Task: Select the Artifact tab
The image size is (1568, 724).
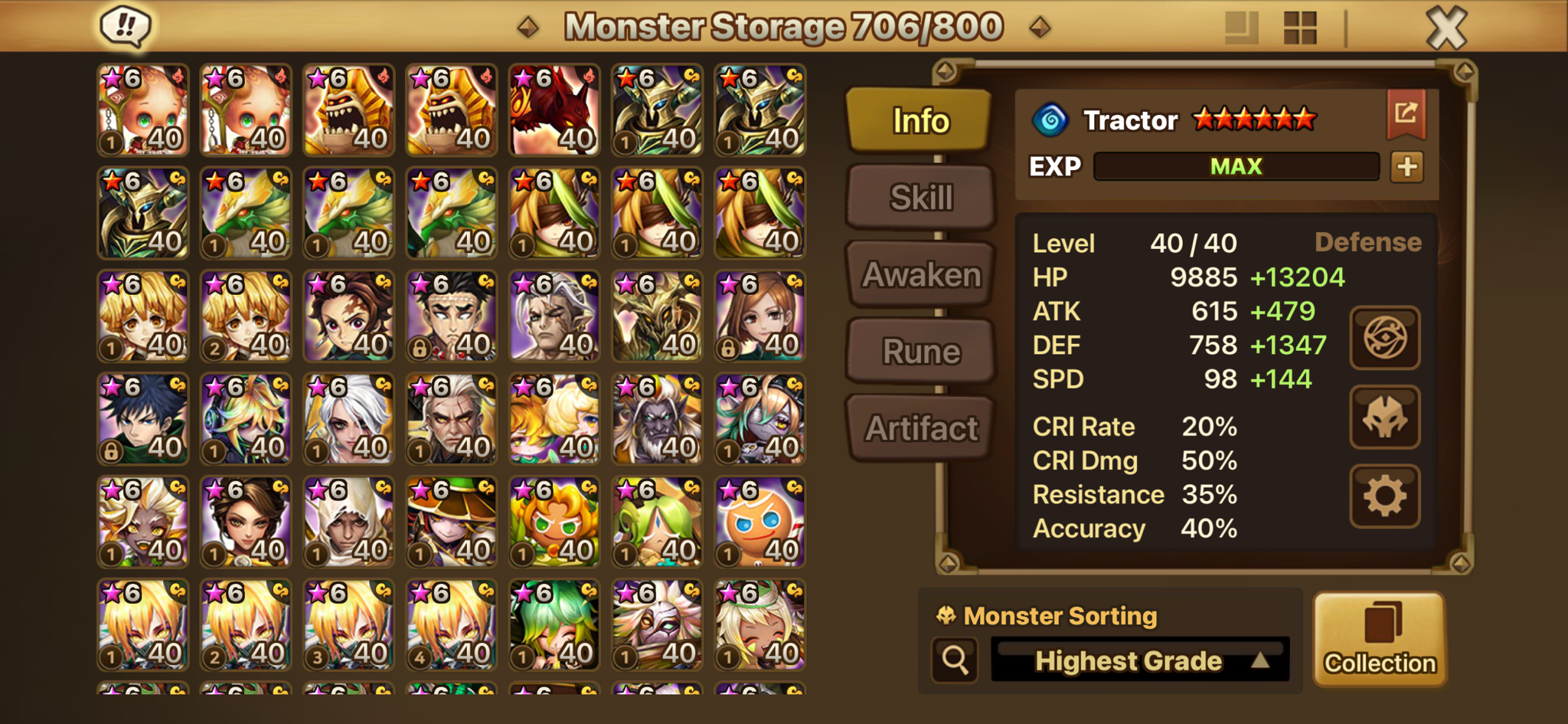Action: point(921,428)
